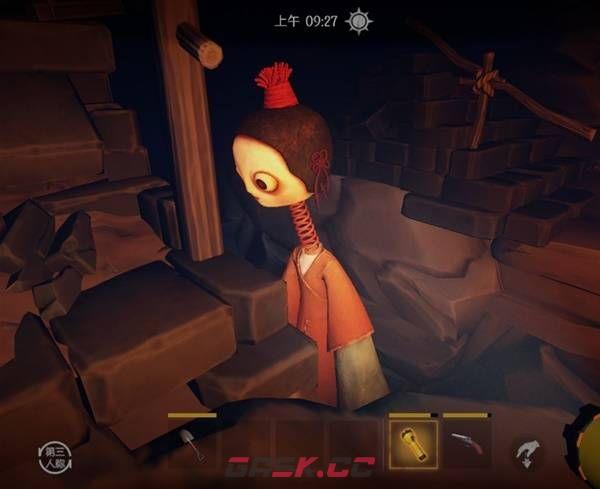Screen dimensions: 600x489
Task: Toggle the third-person view button
Action: click(x=56, y=453)
